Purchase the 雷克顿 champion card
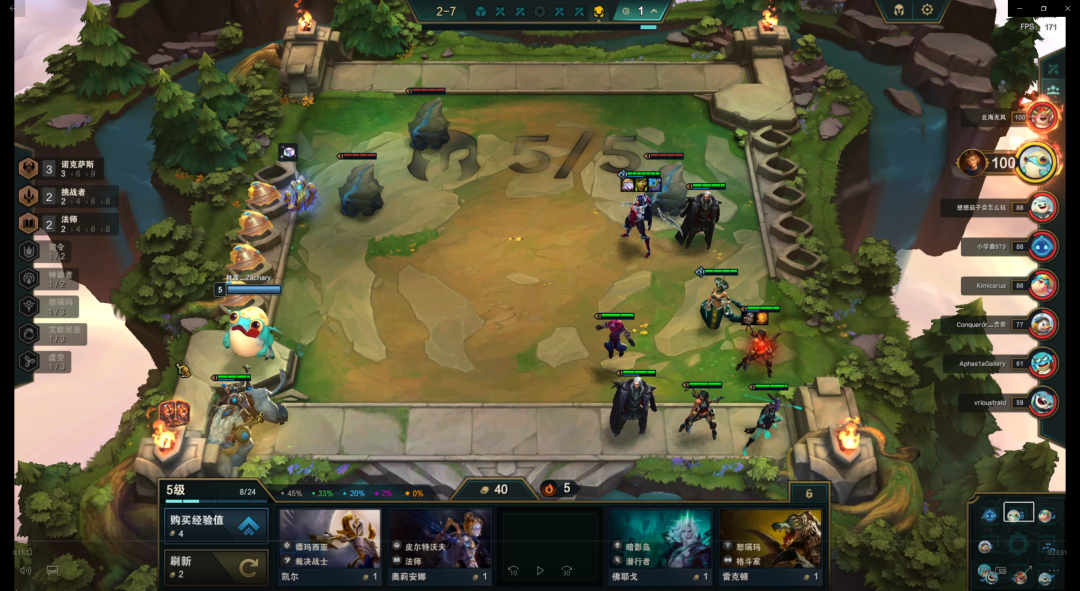 771,546
